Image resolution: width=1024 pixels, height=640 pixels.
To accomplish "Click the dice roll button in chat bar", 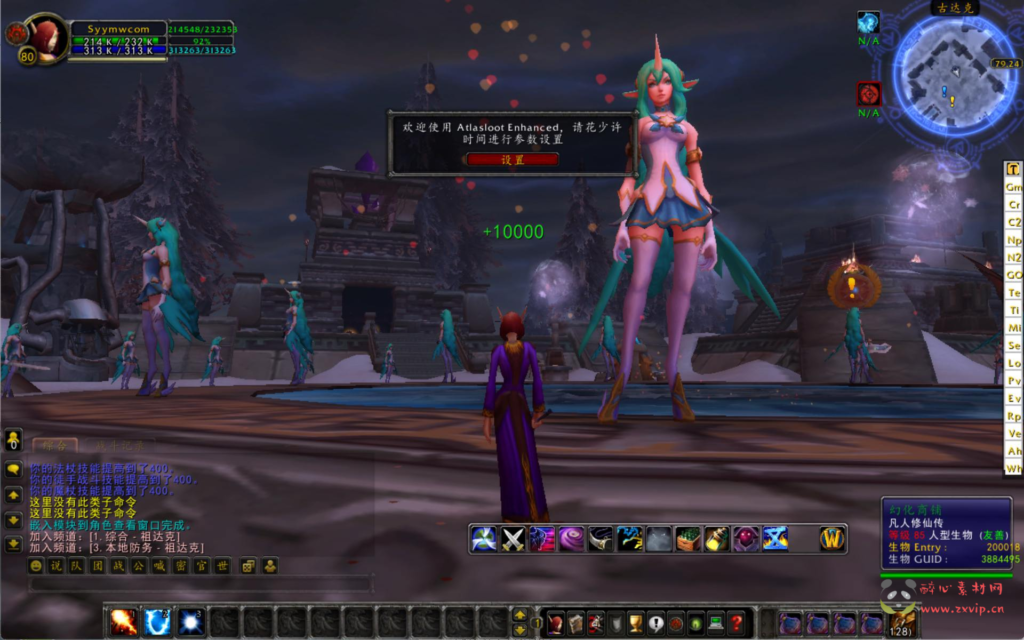I will [x=248, y=566].
